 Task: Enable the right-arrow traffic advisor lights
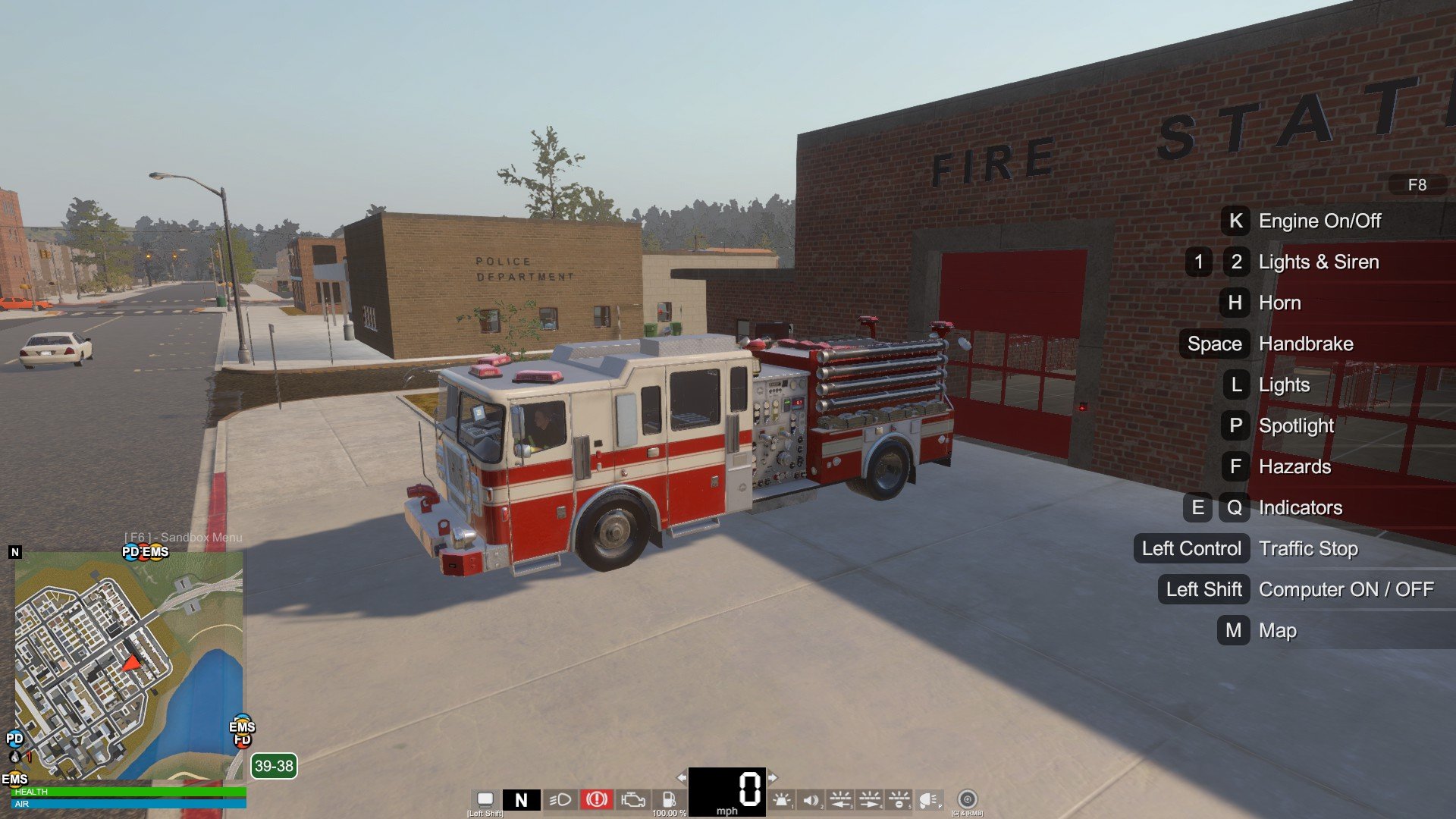870,799
